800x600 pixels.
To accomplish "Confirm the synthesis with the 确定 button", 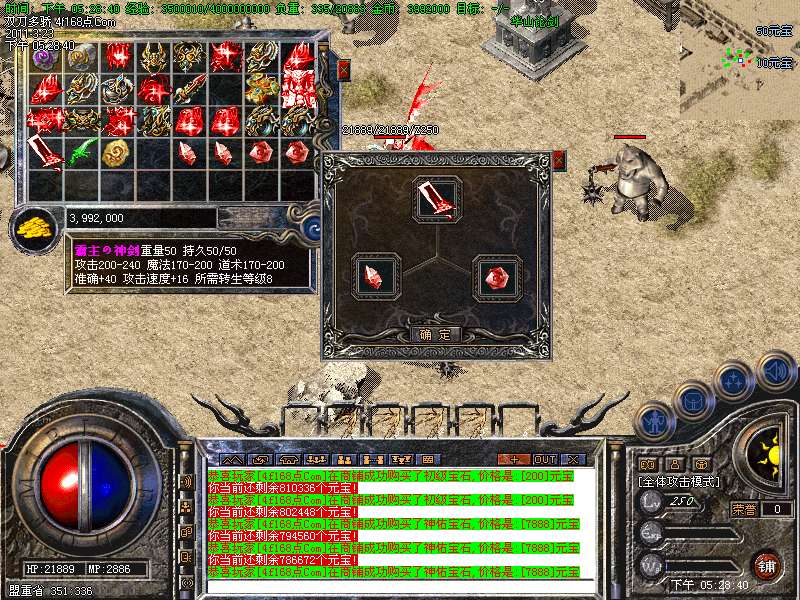I will coord(436,334).
